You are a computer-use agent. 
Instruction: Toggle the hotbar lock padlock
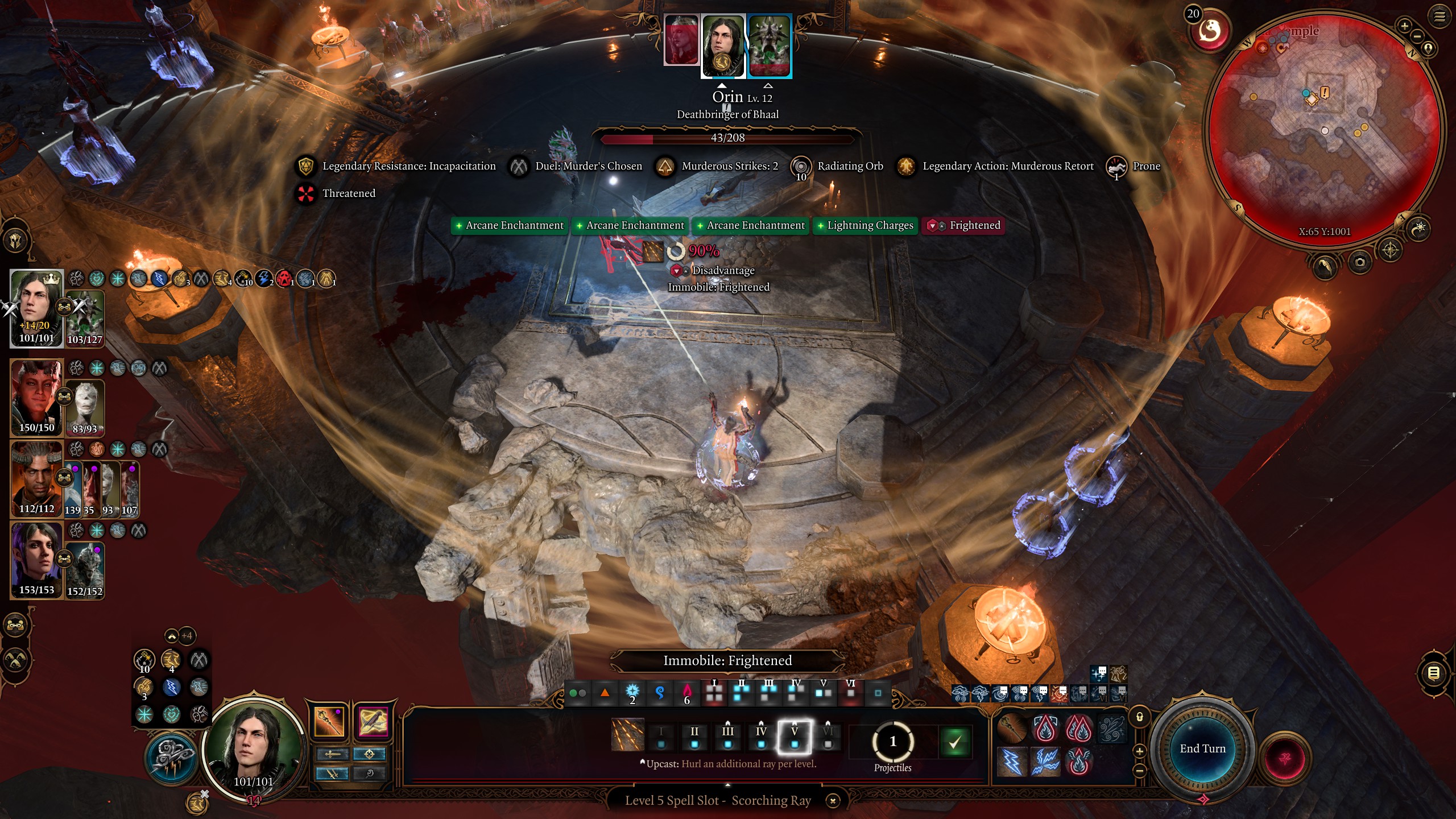click(x=1140, y=717)
